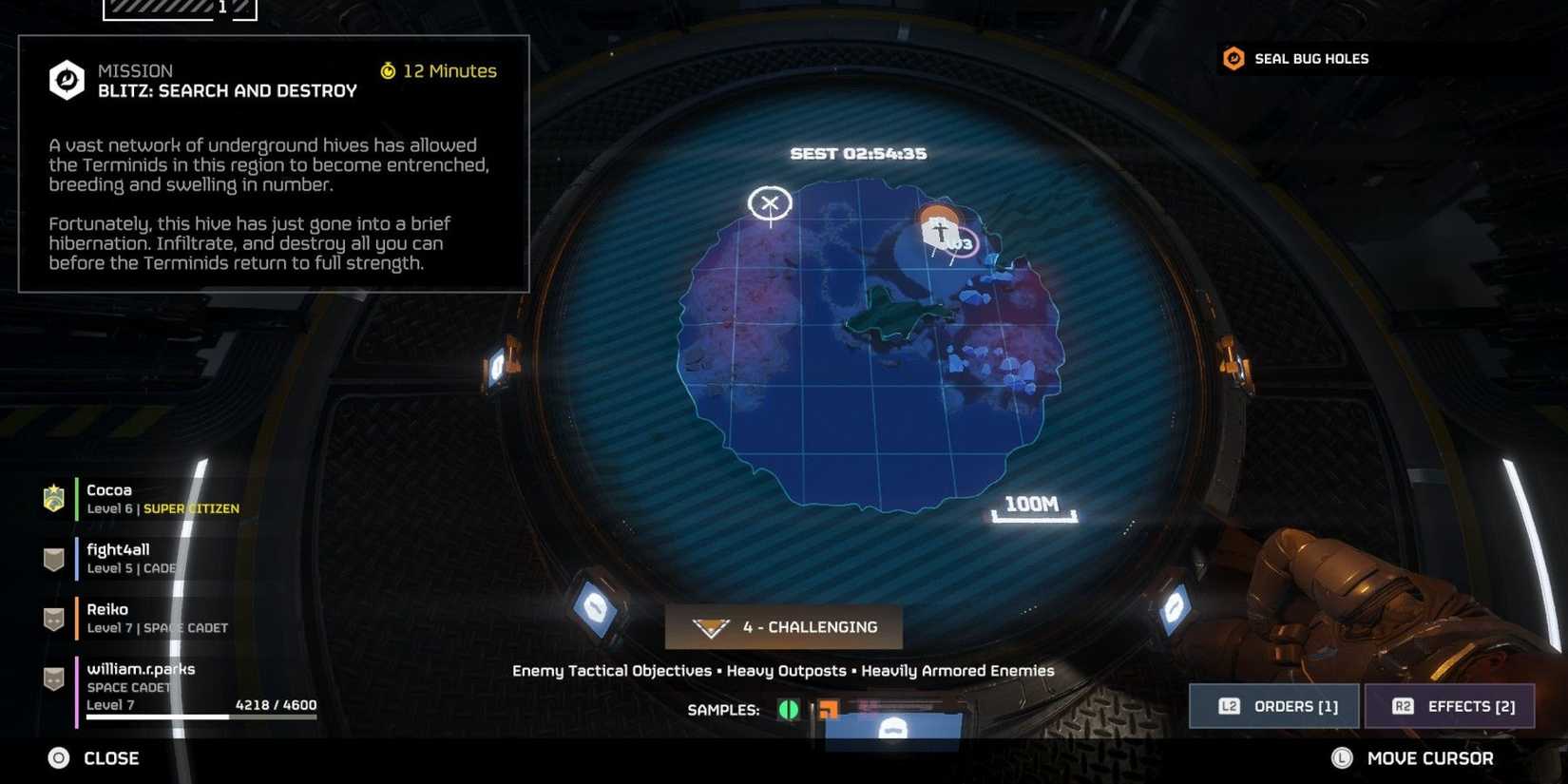Open Orders via the L2 button
This screenshot has width=1568, height=784.
[1273, 705]
